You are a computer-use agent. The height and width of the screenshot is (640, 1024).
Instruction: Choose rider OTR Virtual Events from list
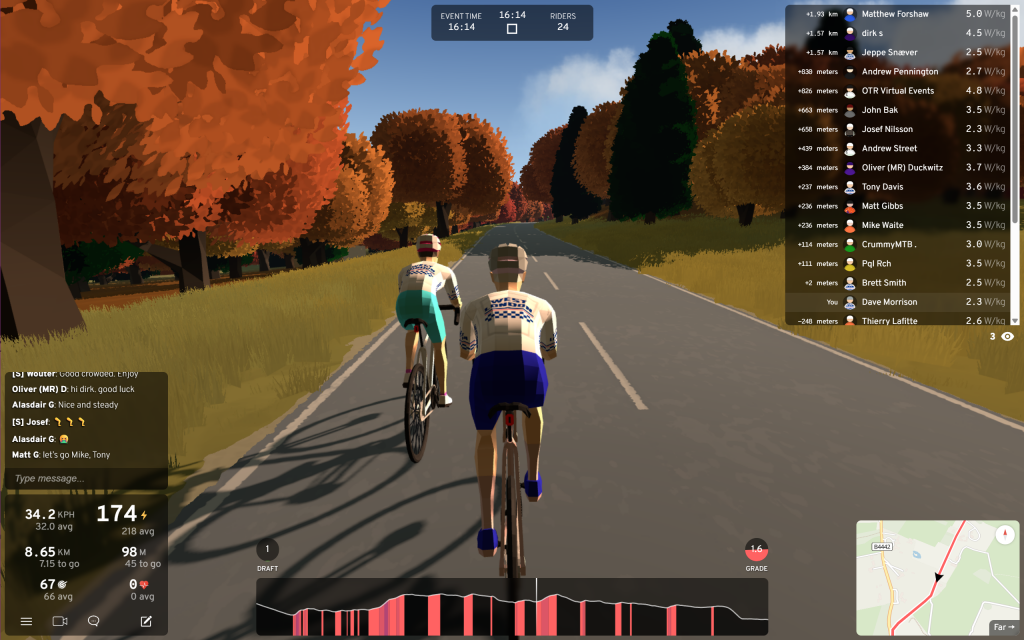(x=897, y=91)
